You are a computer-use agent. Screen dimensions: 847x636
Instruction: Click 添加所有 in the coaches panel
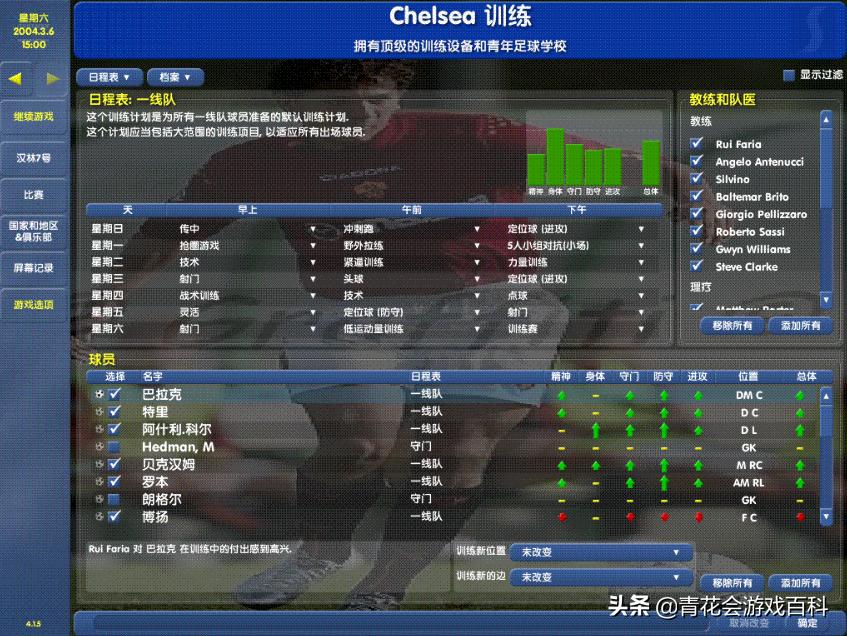pyautogui.click(x=800, y=325)
